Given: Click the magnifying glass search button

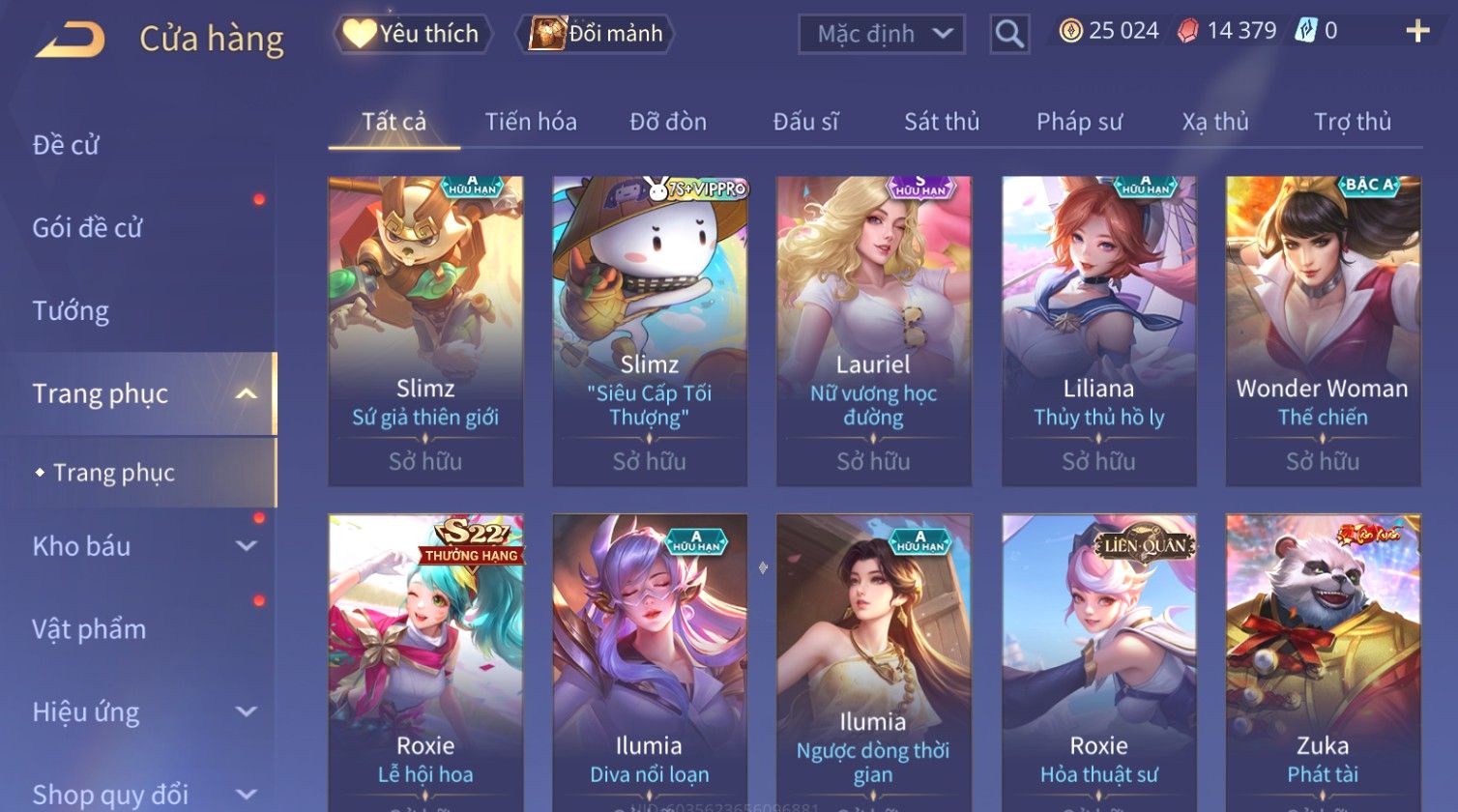Looking at the screenshot, I should (1008, 34).
